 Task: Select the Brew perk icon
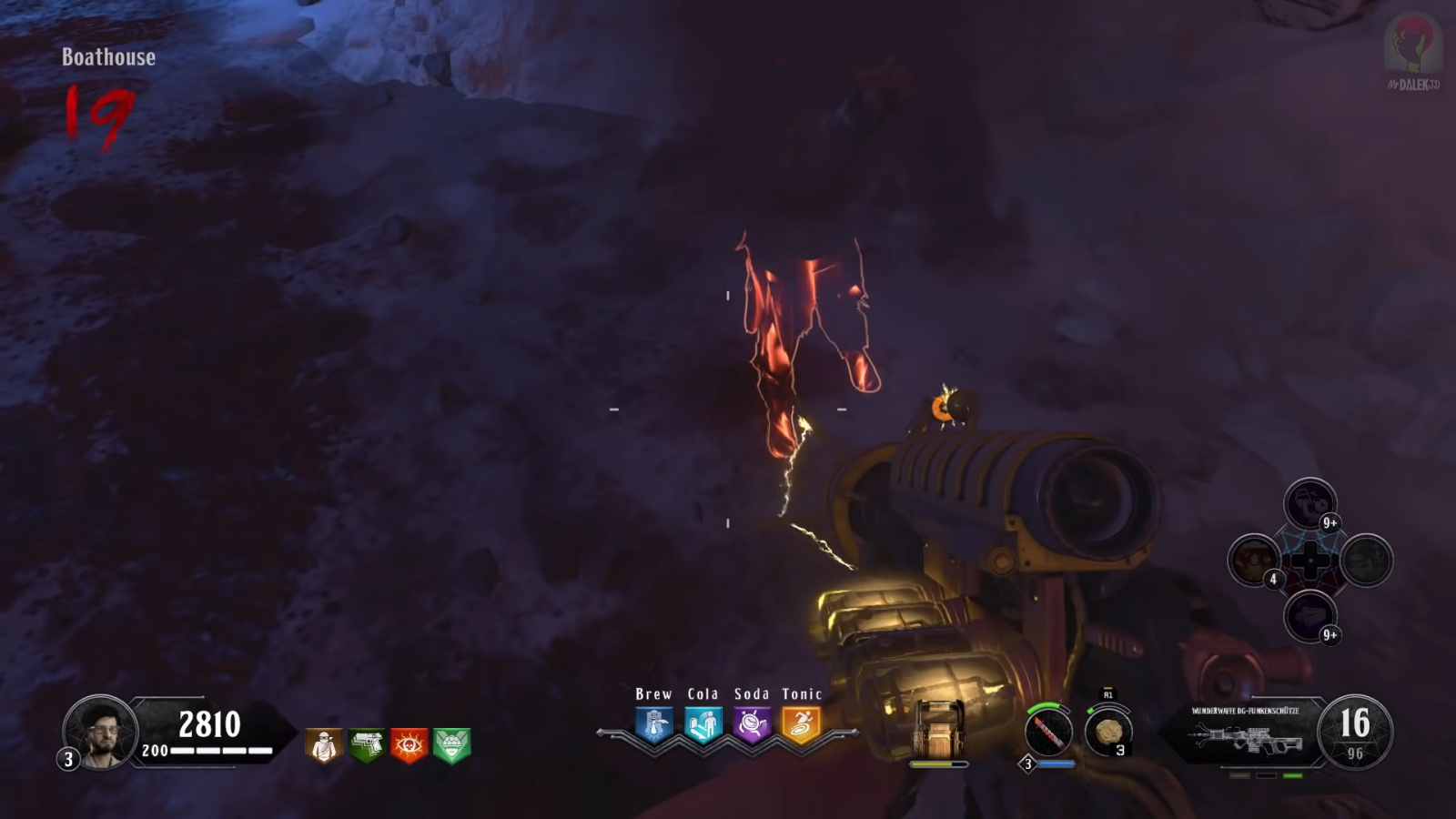click(654, 725)
